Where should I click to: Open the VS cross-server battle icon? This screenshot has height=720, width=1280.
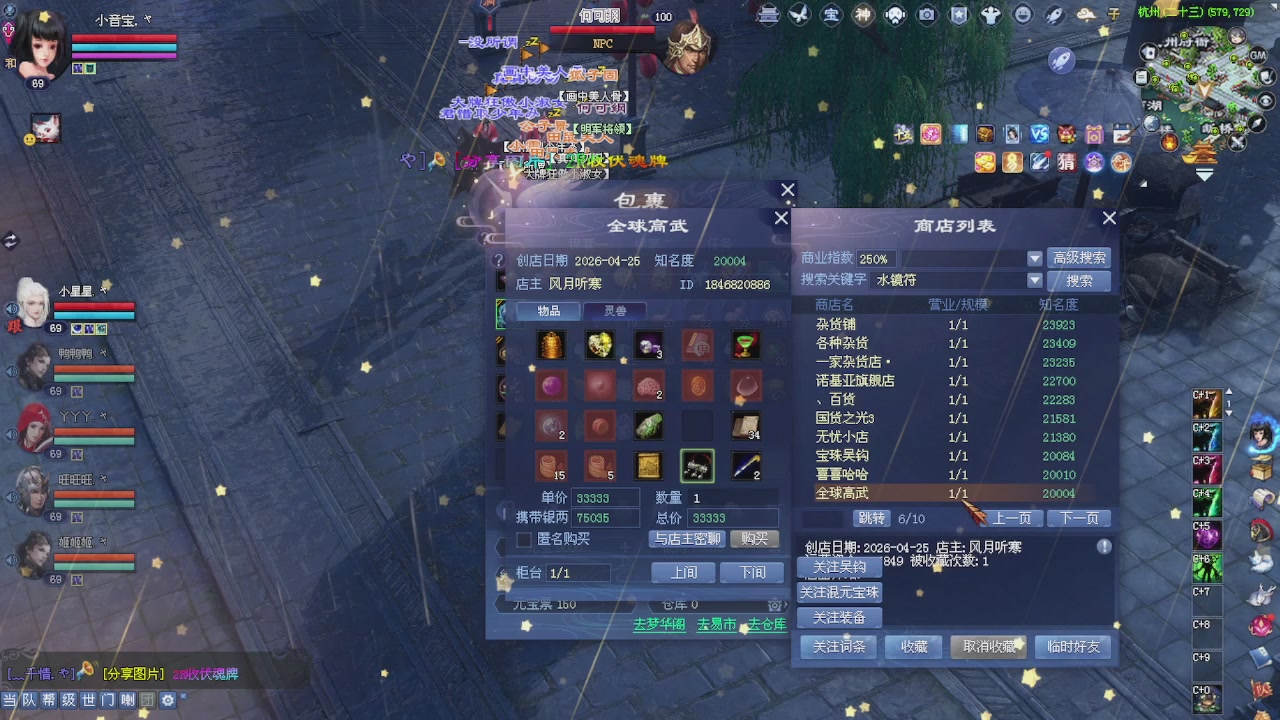1041,133
